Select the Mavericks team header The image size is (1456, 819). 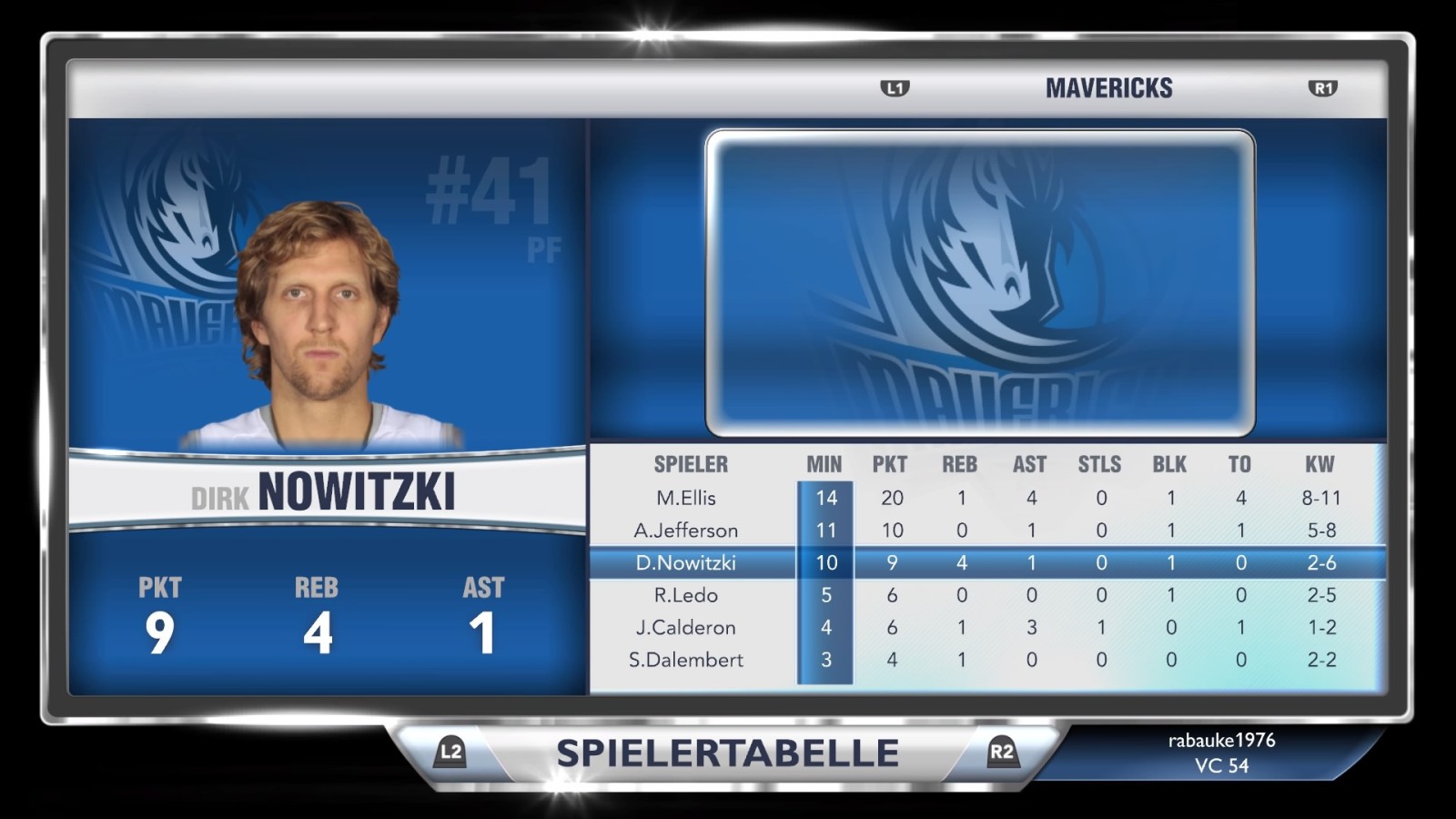coord(1108,88)
